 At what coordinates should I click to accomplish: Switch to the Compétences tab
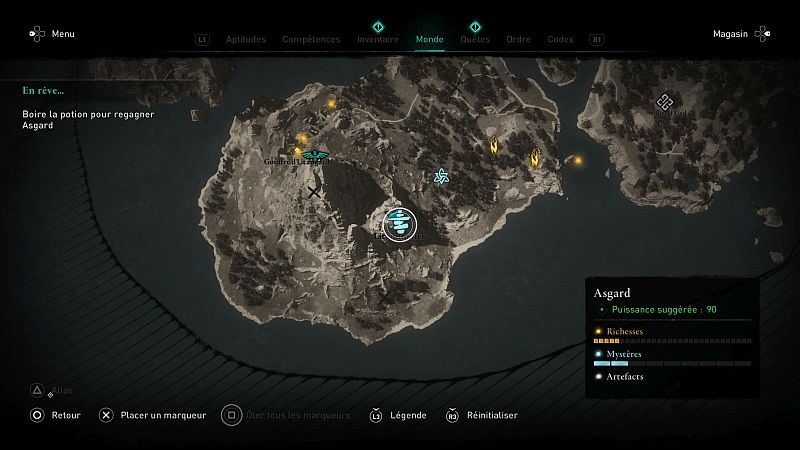click(x=312, y=40)
